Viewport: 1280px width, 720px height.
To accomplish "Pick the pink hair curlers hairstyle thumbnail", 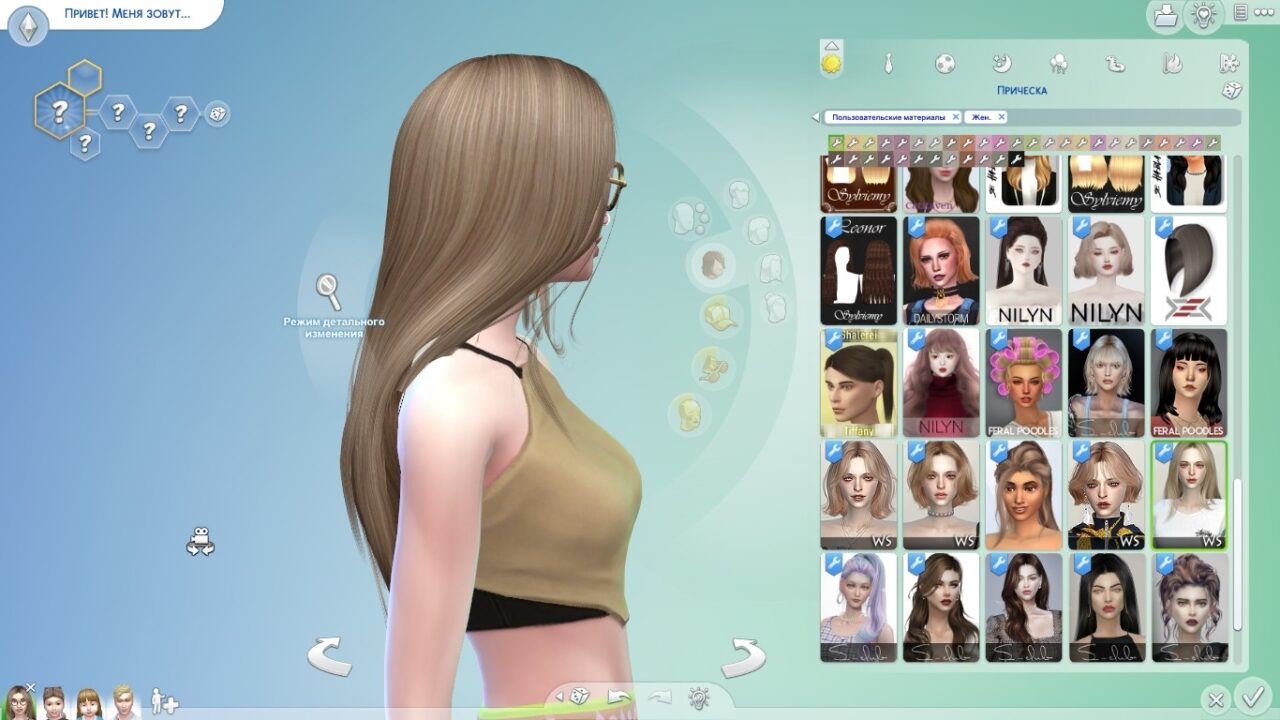I will 1023,382.
